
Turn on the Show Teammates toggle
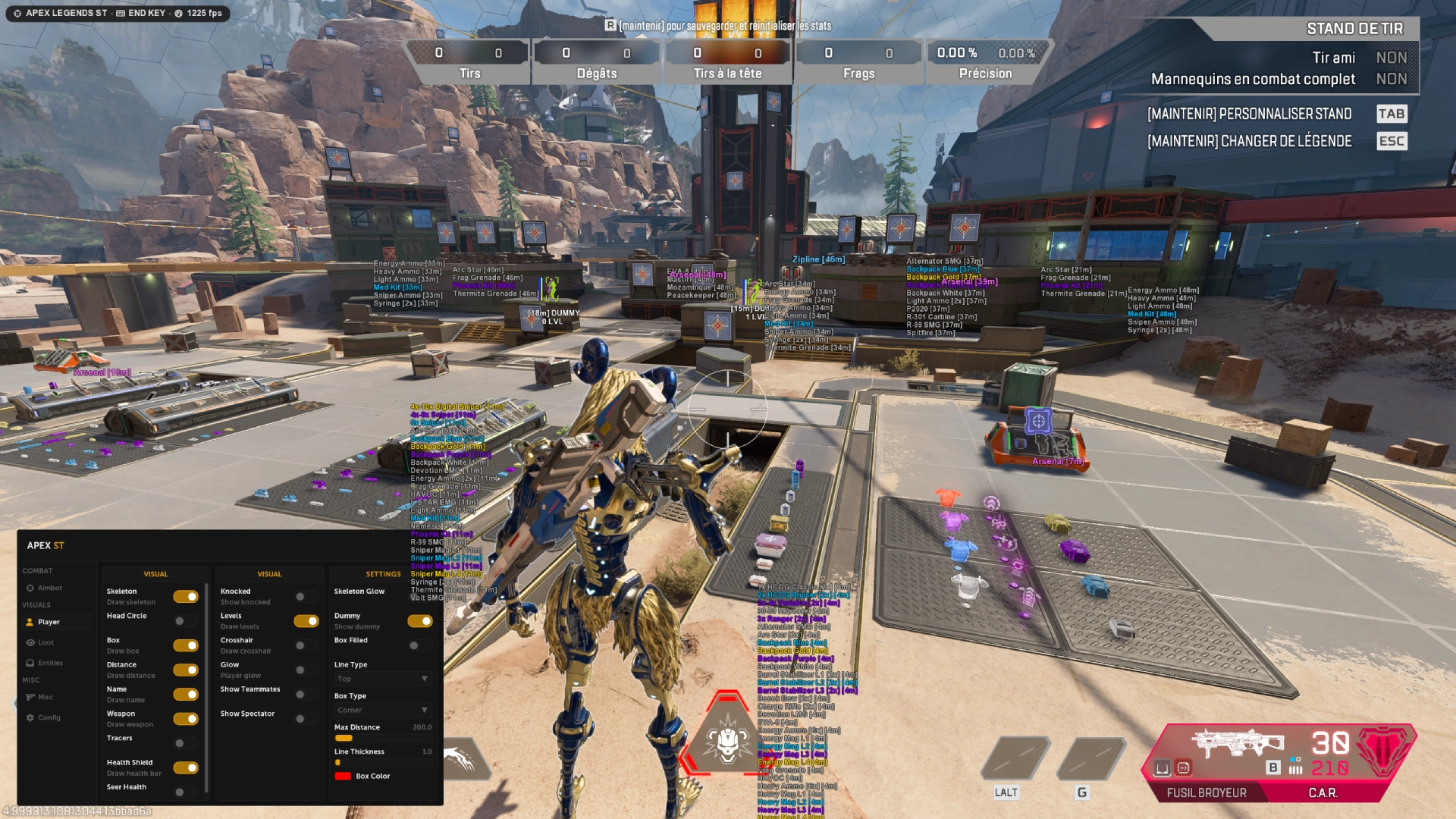coord(306,694)
